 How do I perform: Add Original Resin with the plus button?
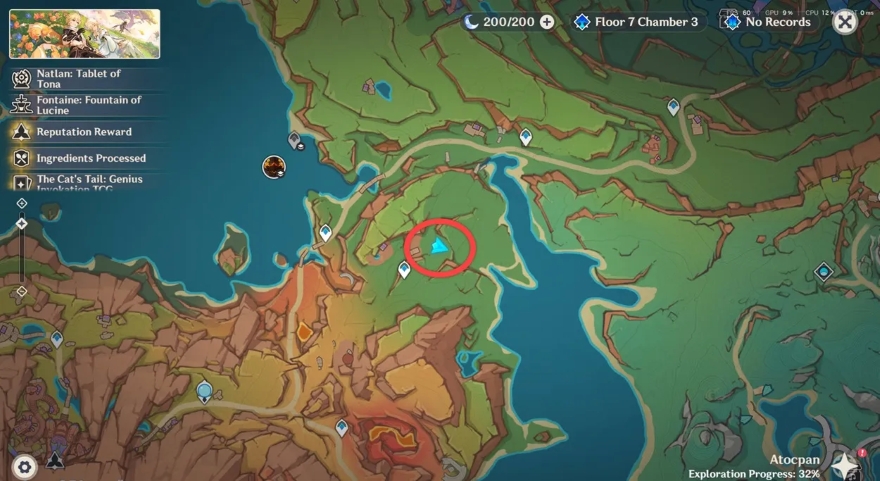click(546, 21)
